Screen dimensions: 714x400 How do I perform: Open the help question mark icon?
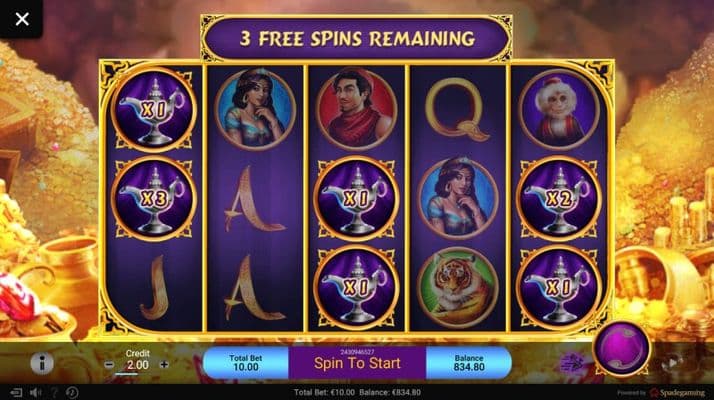pyautogui.click(x=54, y=392)
